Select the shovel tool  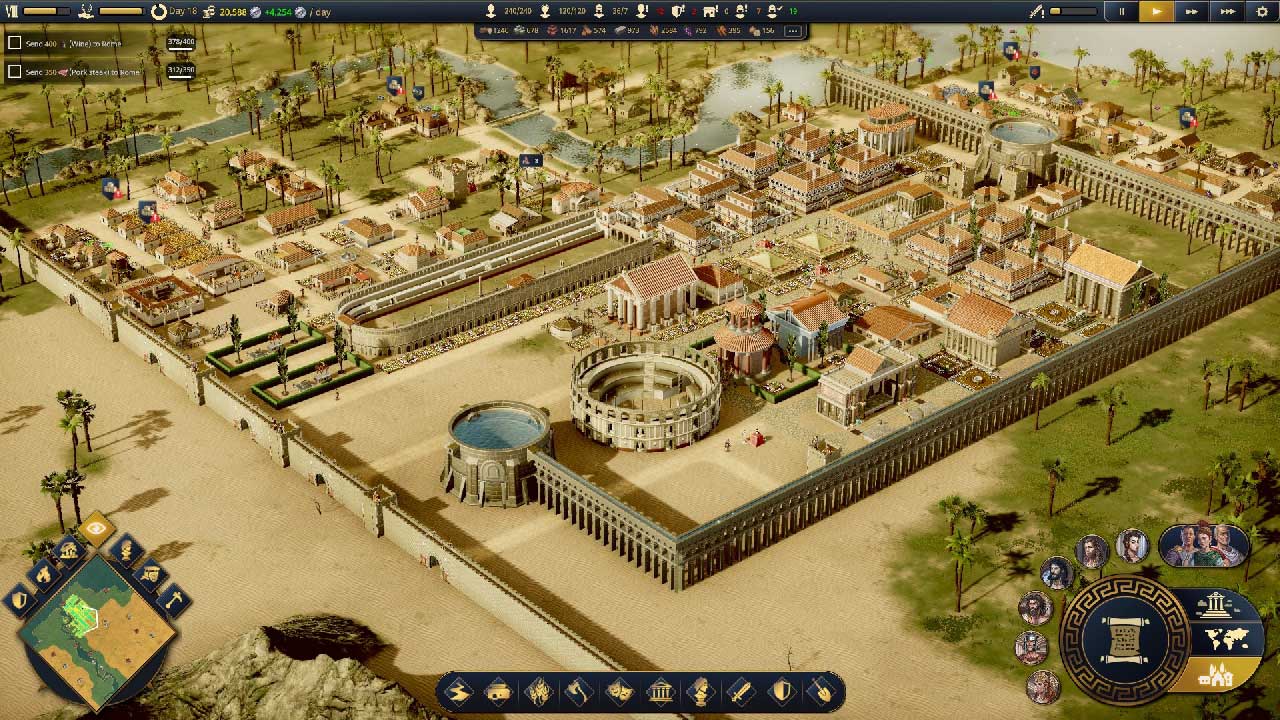[x=822, y=691]
